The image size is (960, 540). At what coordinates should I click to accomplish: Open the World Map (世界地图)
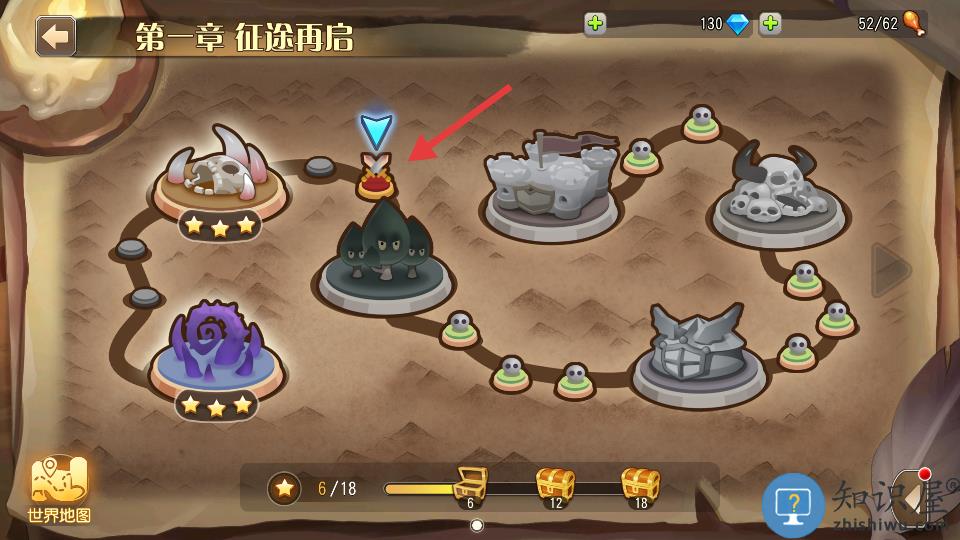click(x=60, y=488)
